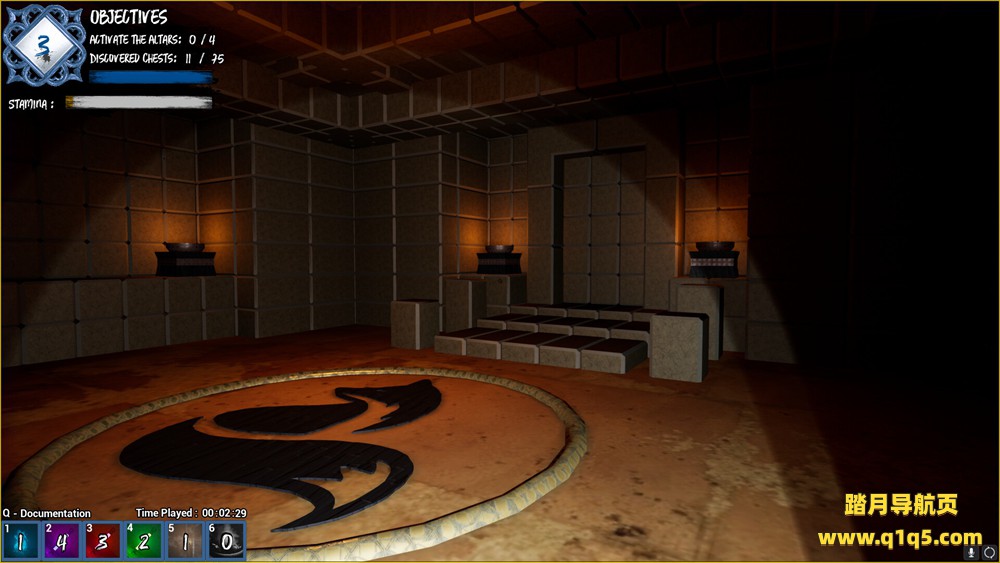Pick the green hotbar slot 4
The width and height of the screenshot is (1000, 563).
[x=144, y=541]
